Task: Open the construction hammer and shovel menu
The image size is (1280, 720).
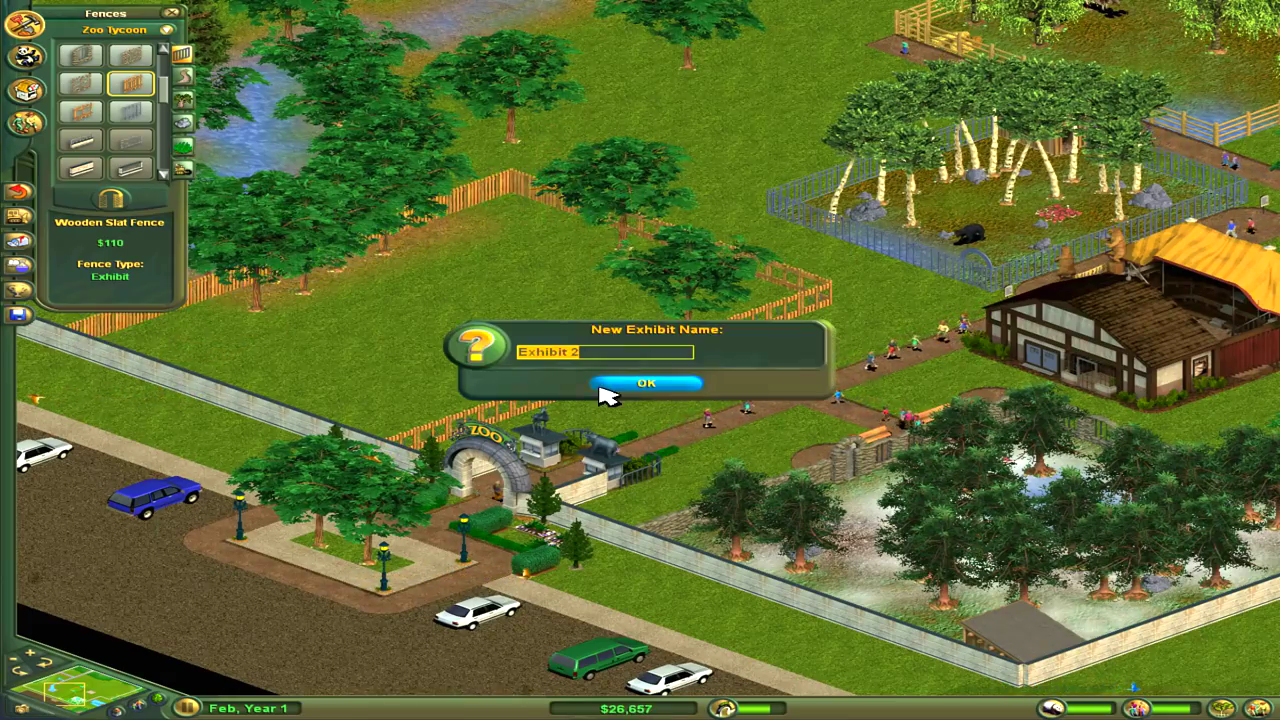Action: pos(25,24)
